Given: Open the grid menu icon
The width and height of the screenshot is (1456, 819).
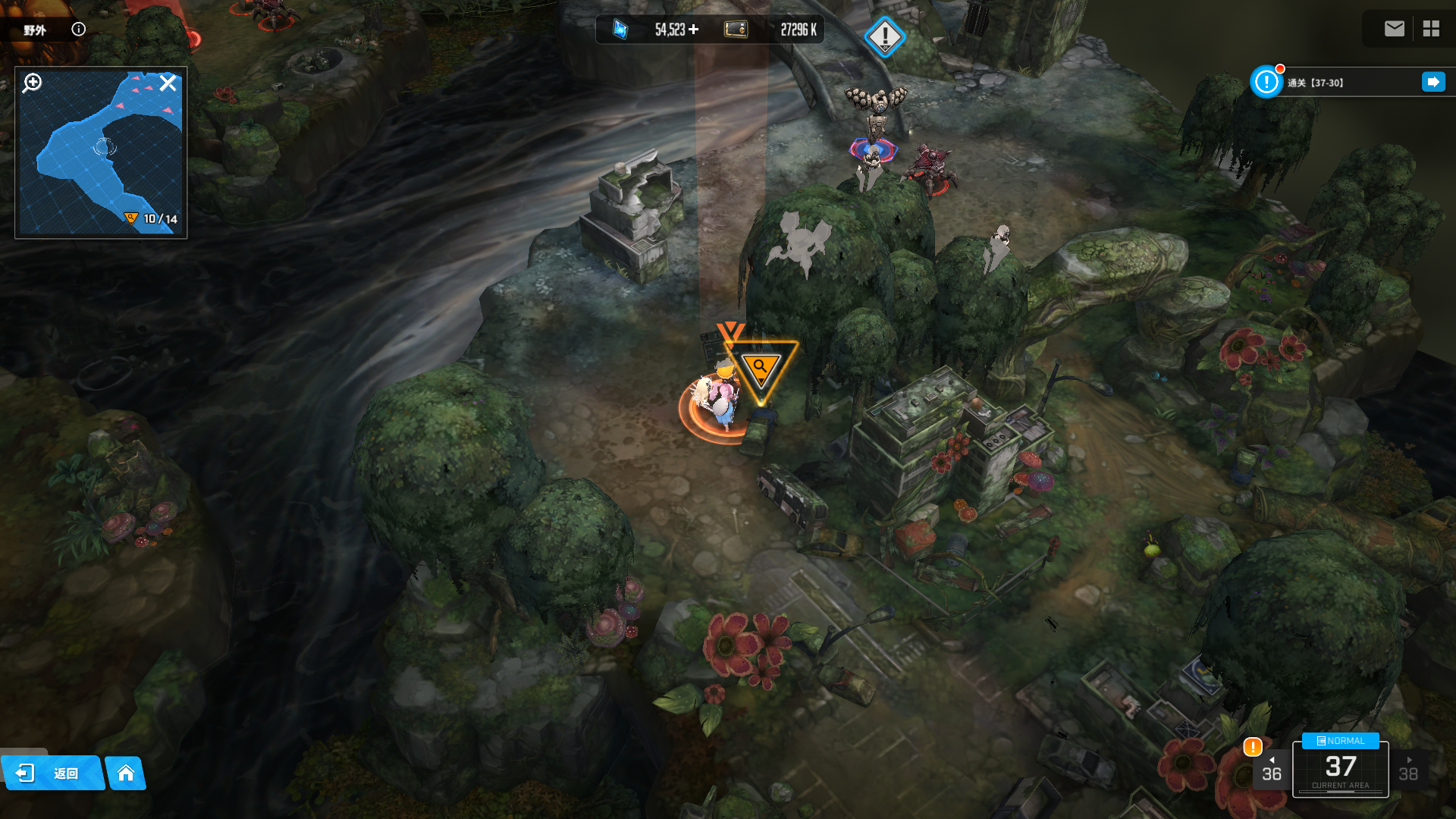Looking at the screenshot, I should [1431, 29].
